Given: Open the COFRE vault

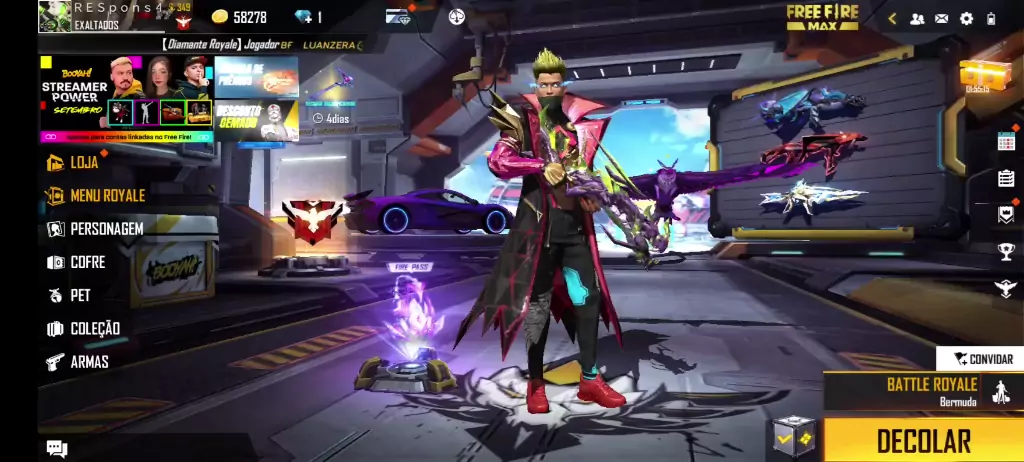Looking at the screenshot, I should click(x=86, y=262).
